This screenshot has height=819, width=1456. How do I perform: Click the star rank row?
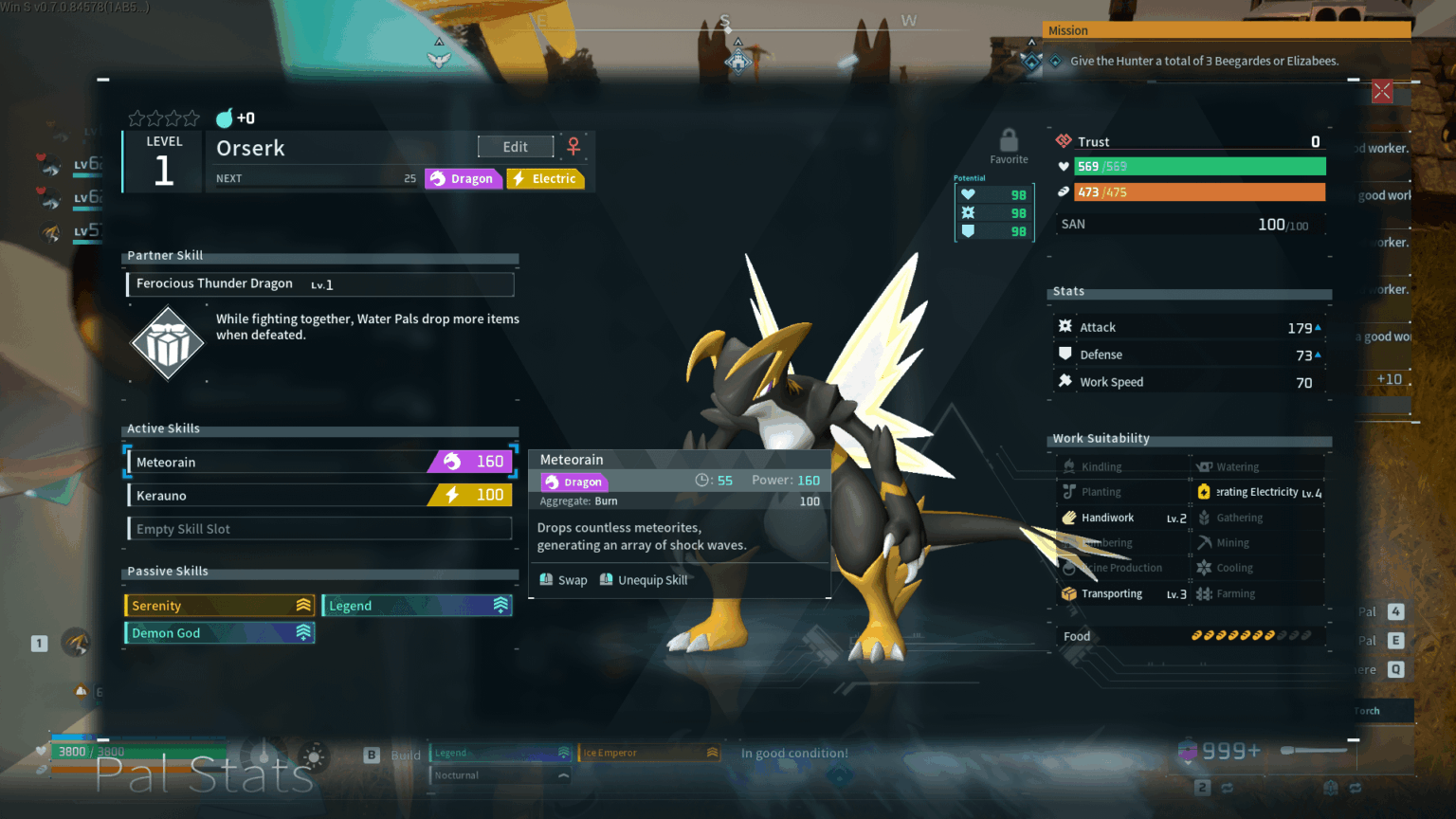pos(164,118)
